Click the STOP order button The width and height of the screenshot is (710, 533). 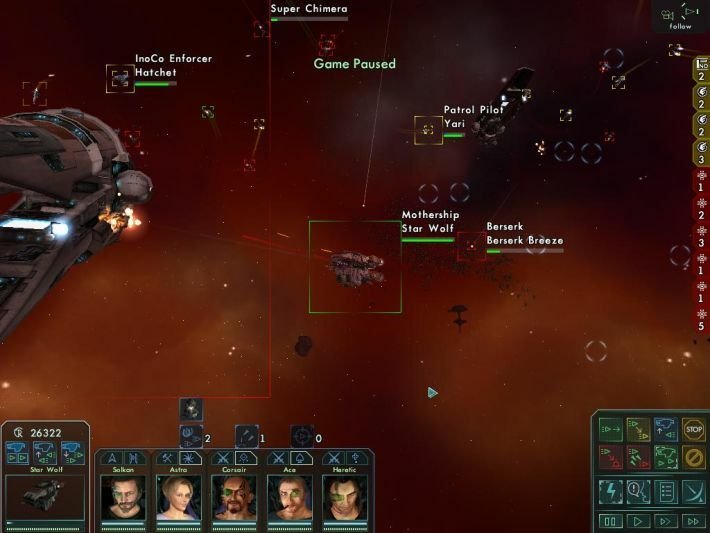(x=693, y=429)
